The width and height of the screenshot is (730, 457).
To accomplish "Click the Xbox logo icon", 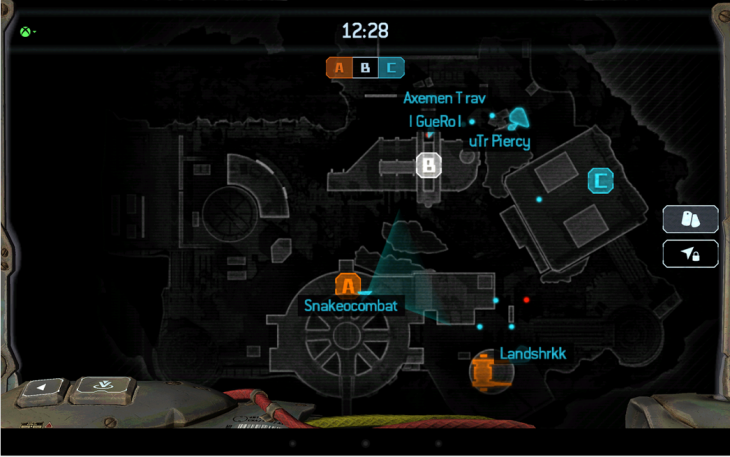I will click(x=21, y=31).
